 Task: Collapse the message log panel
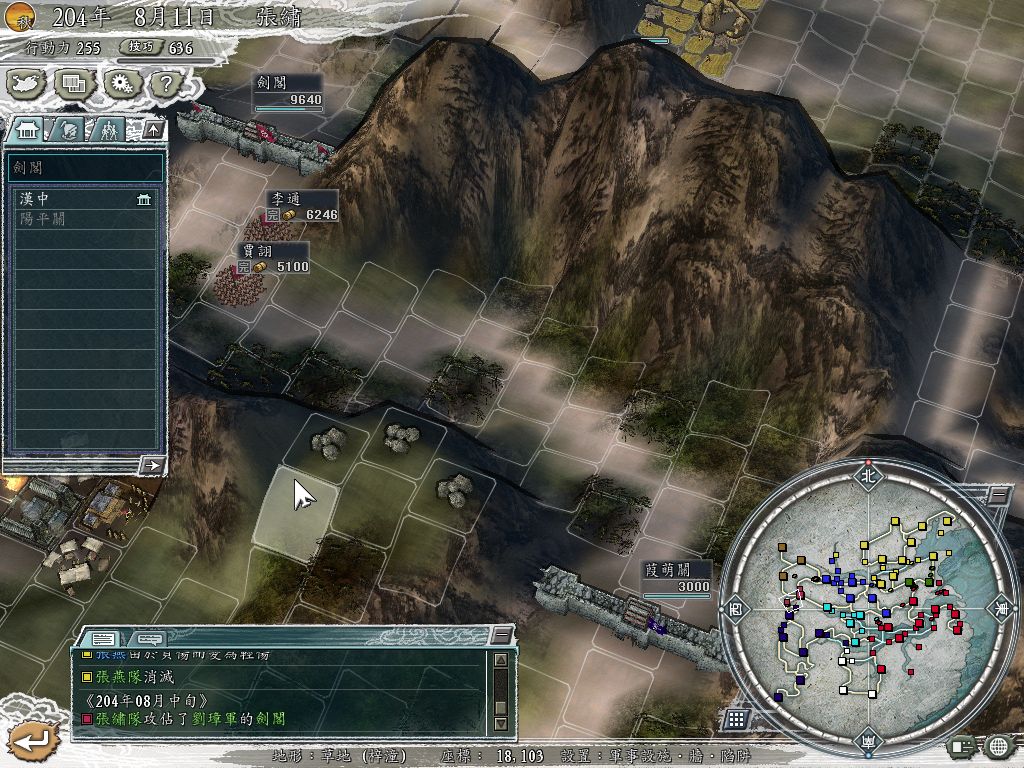click(502, 636)
